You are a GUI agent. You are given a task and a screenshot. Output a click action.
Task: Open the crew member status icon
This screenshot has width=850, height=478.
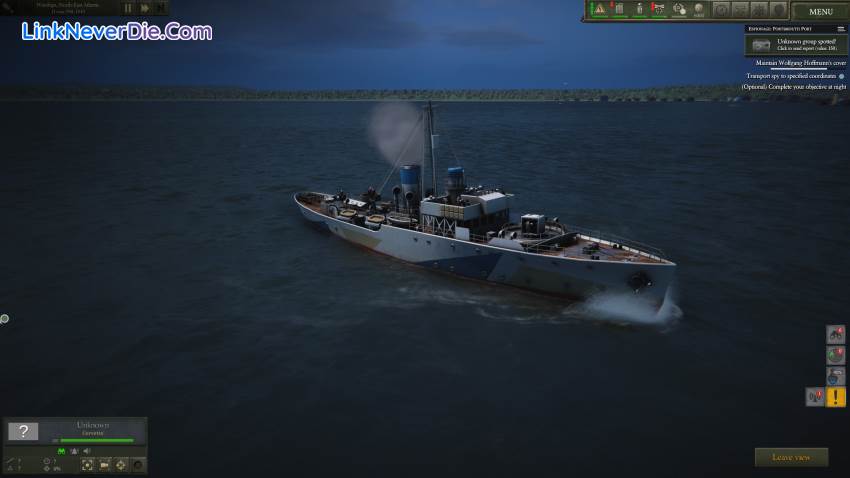(640, 10)
